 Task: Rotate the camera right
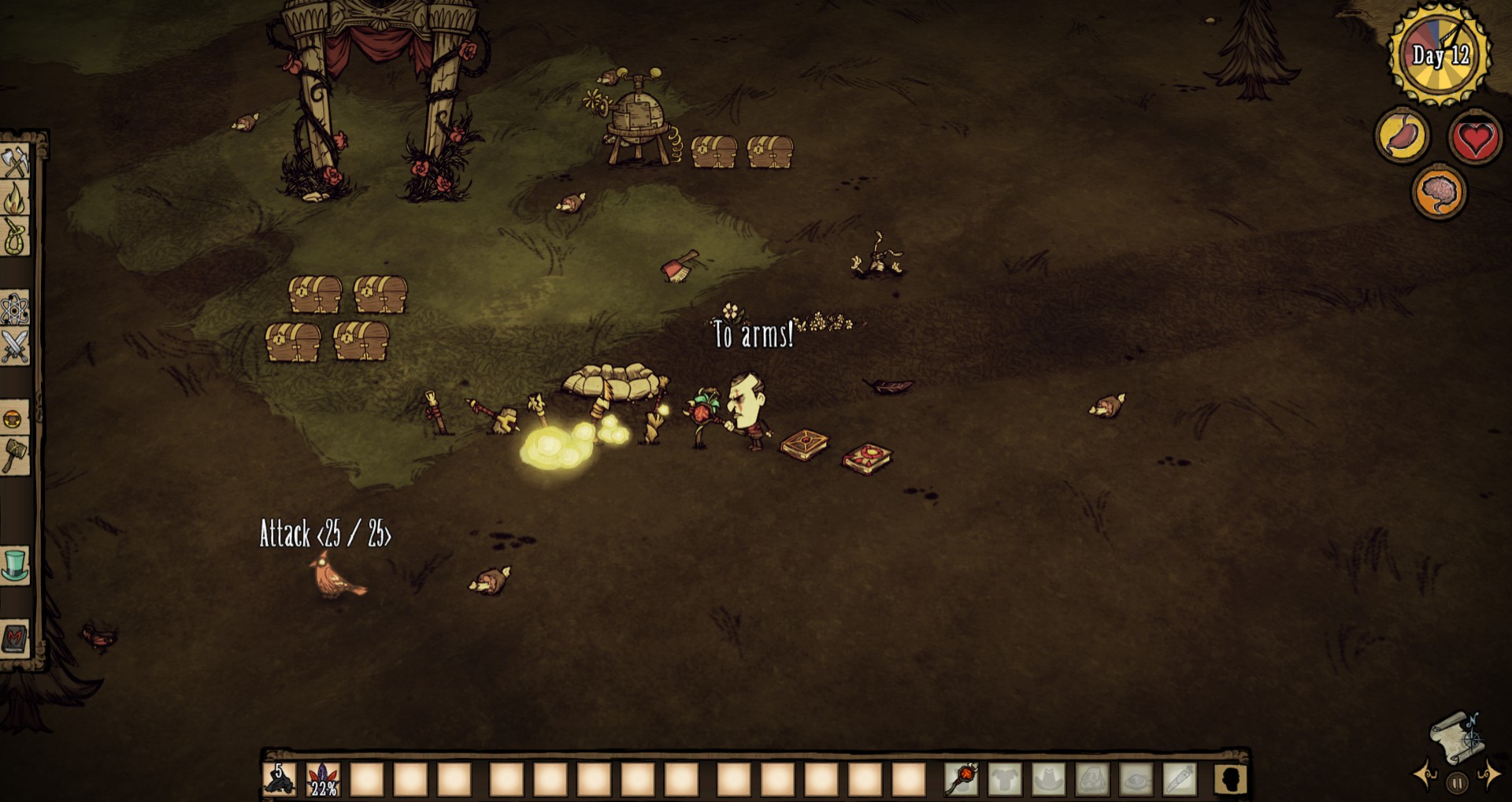point(1488,776)
